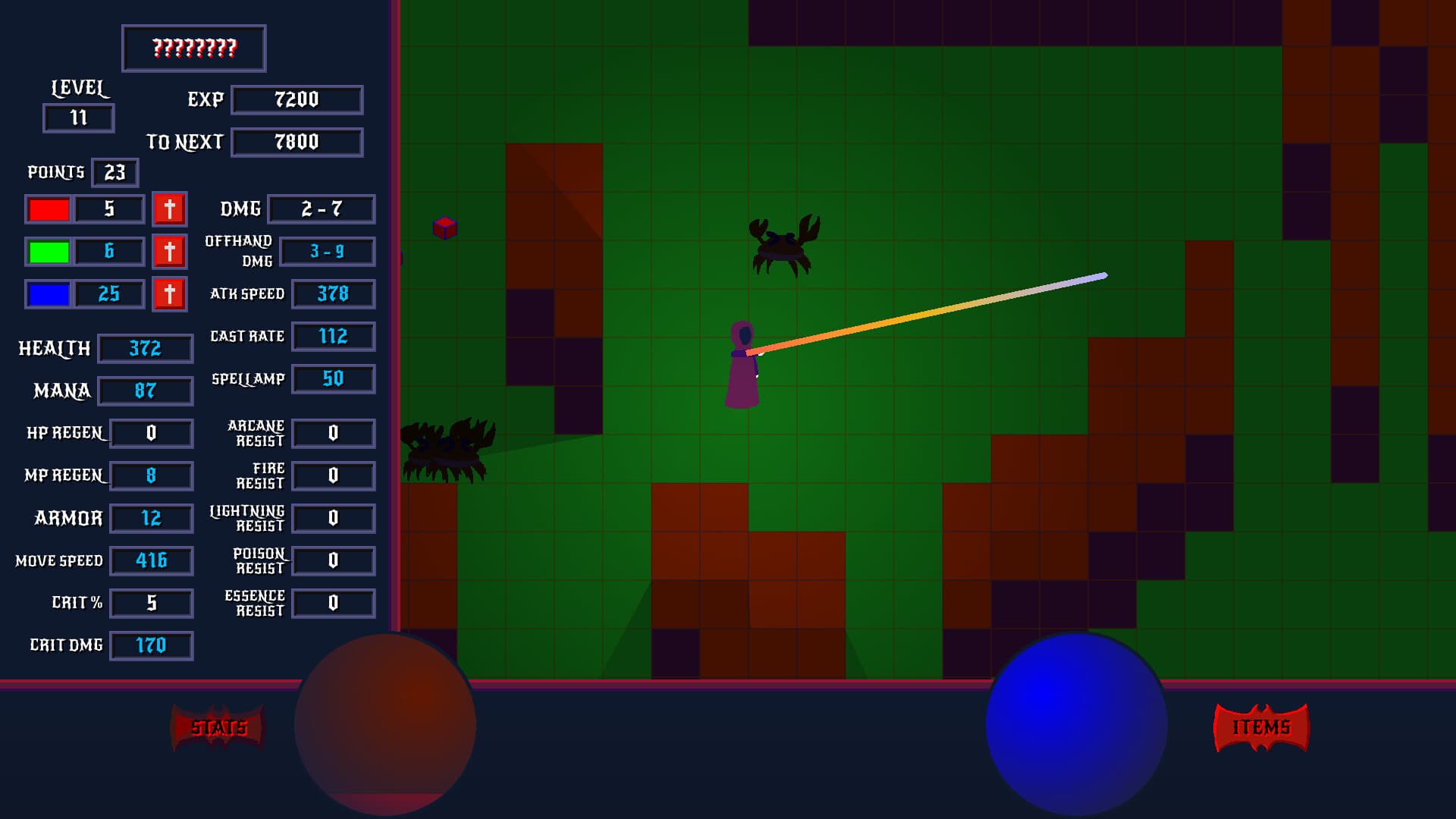Click the cross icon beside the green stat bar
1456x819 pixels.
coord(169,252)
